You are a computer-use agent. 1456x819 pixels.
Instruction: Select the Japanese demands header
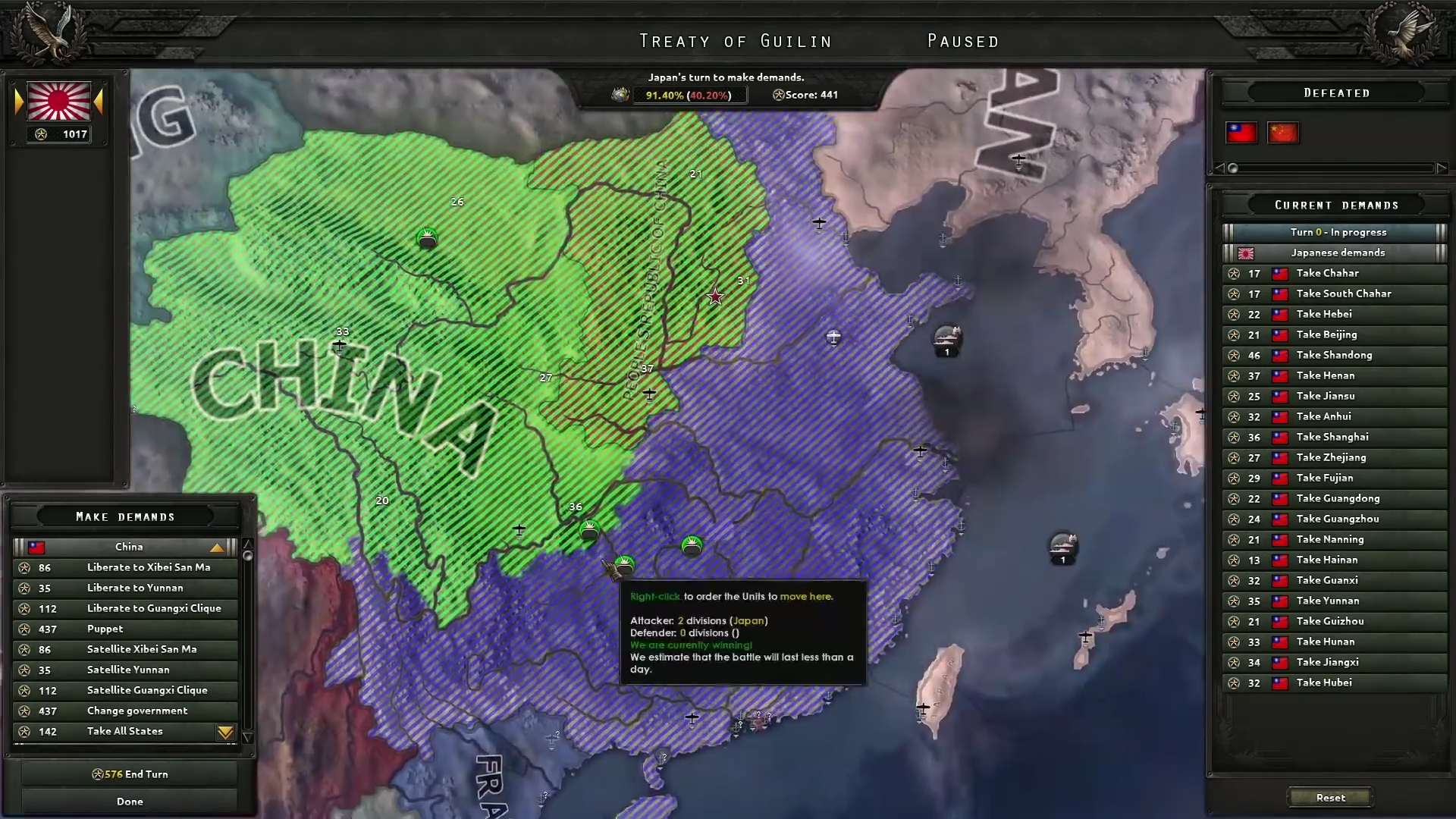[x=1333, y=253]
